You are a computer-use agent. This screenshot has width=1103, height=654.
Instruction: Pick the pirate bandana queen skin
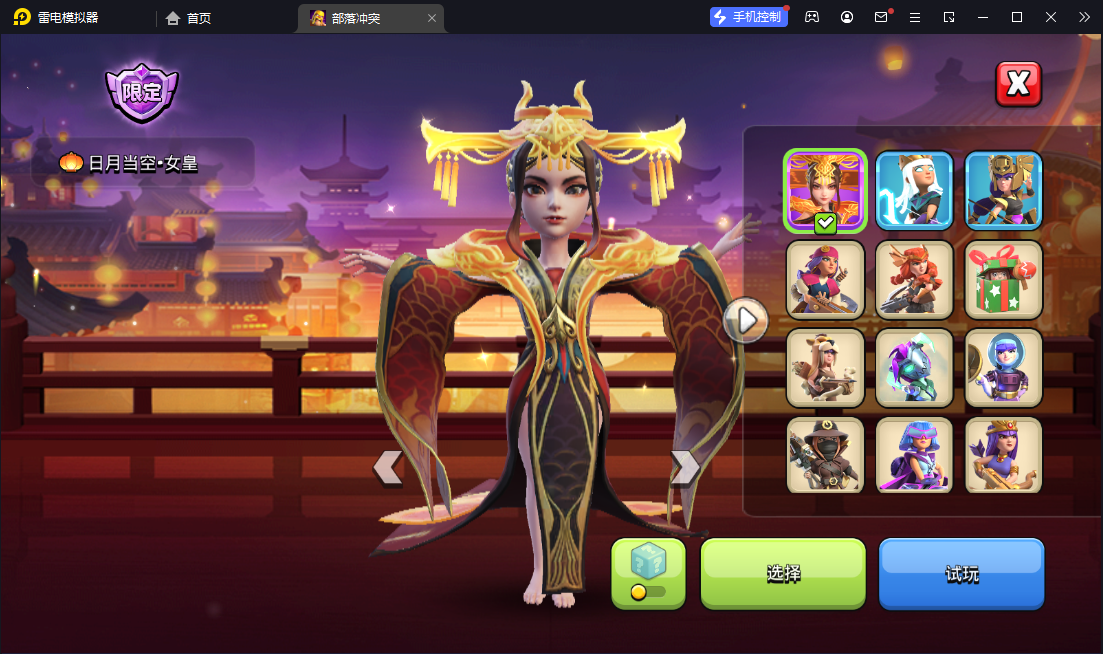click(825, 279)
